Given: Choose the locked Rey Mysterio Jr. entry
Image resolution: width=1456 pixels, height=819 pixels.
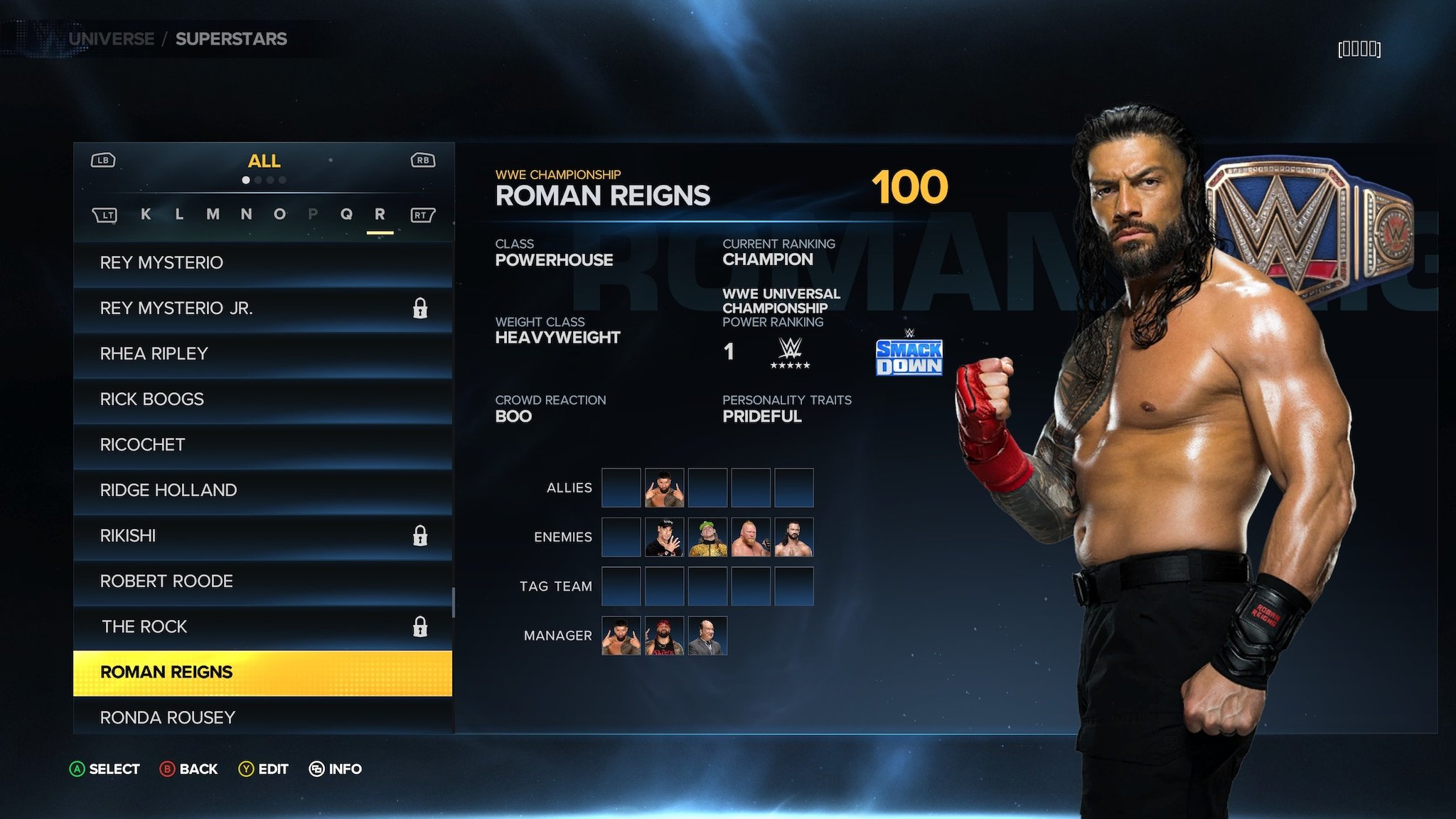Looking at the screenshot, I should [x=262, y=309].
